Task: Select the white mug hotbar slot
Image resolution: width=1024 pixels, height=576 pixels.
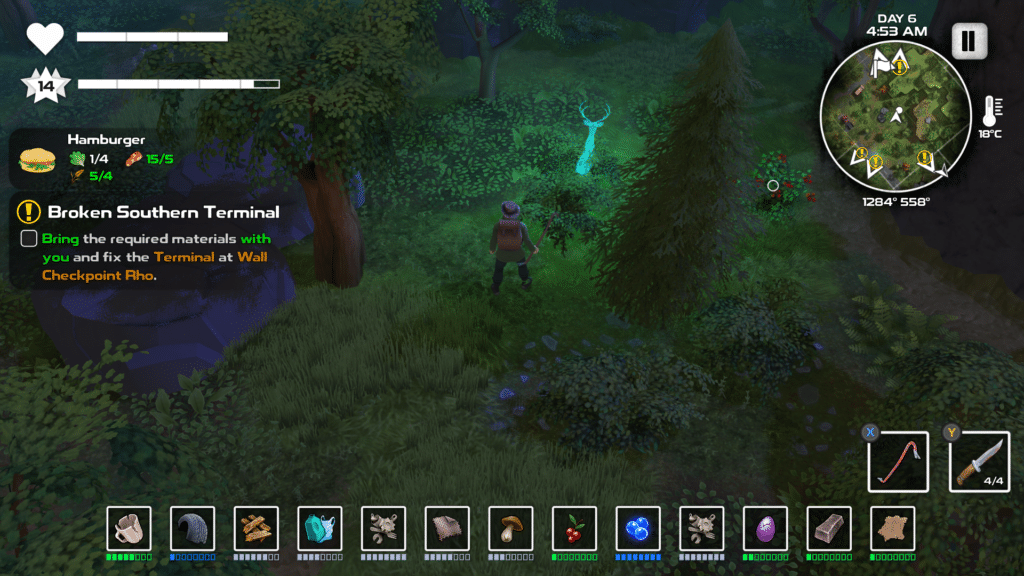Action: (x=129, y=528)
